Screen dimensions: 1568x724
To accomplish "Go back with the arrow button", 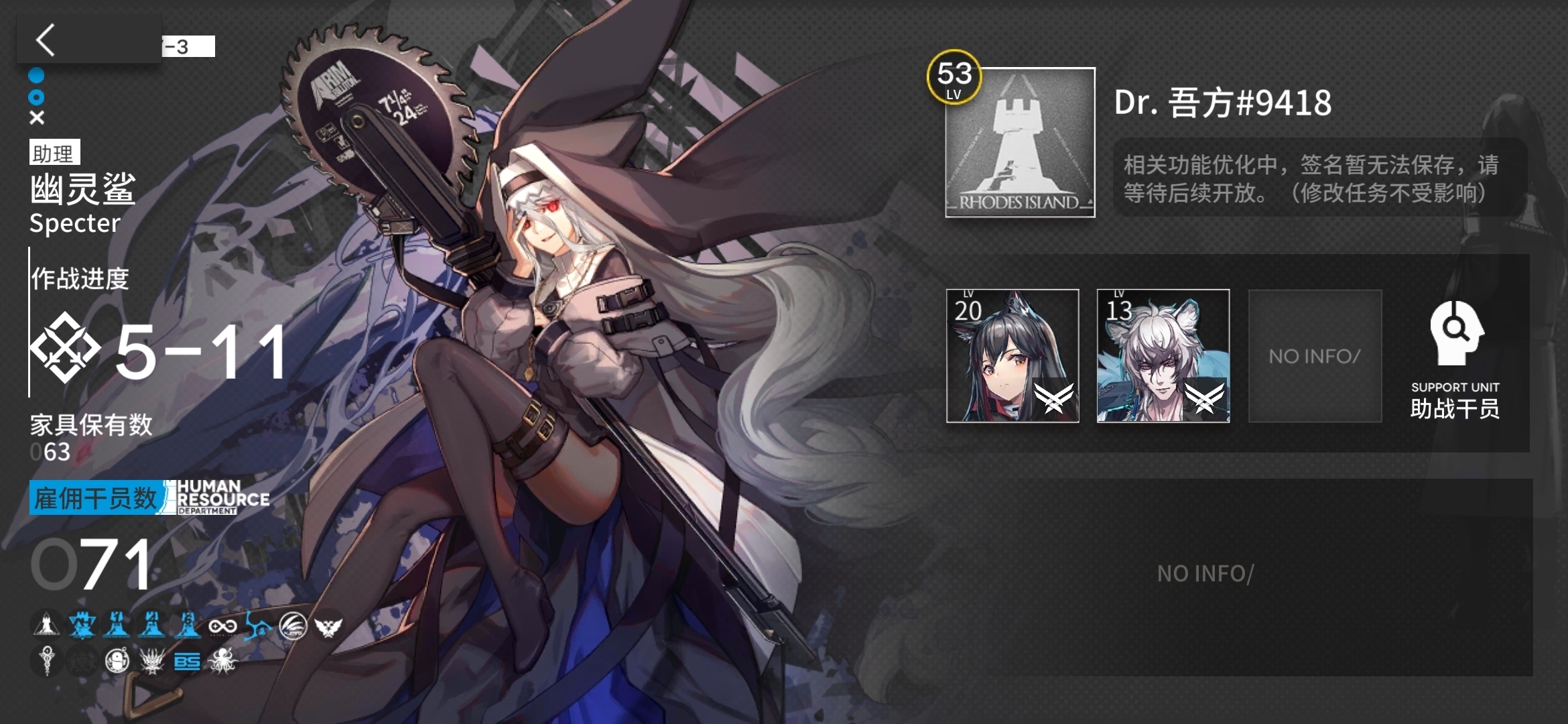I will point(47,40).
